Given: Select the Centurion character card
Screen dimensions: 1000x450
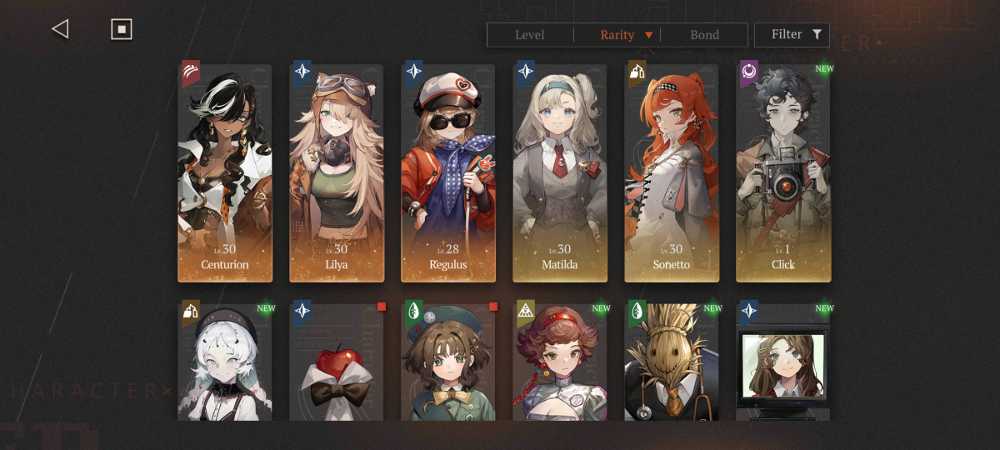Looking at the screenshot, I should point(225,173).
